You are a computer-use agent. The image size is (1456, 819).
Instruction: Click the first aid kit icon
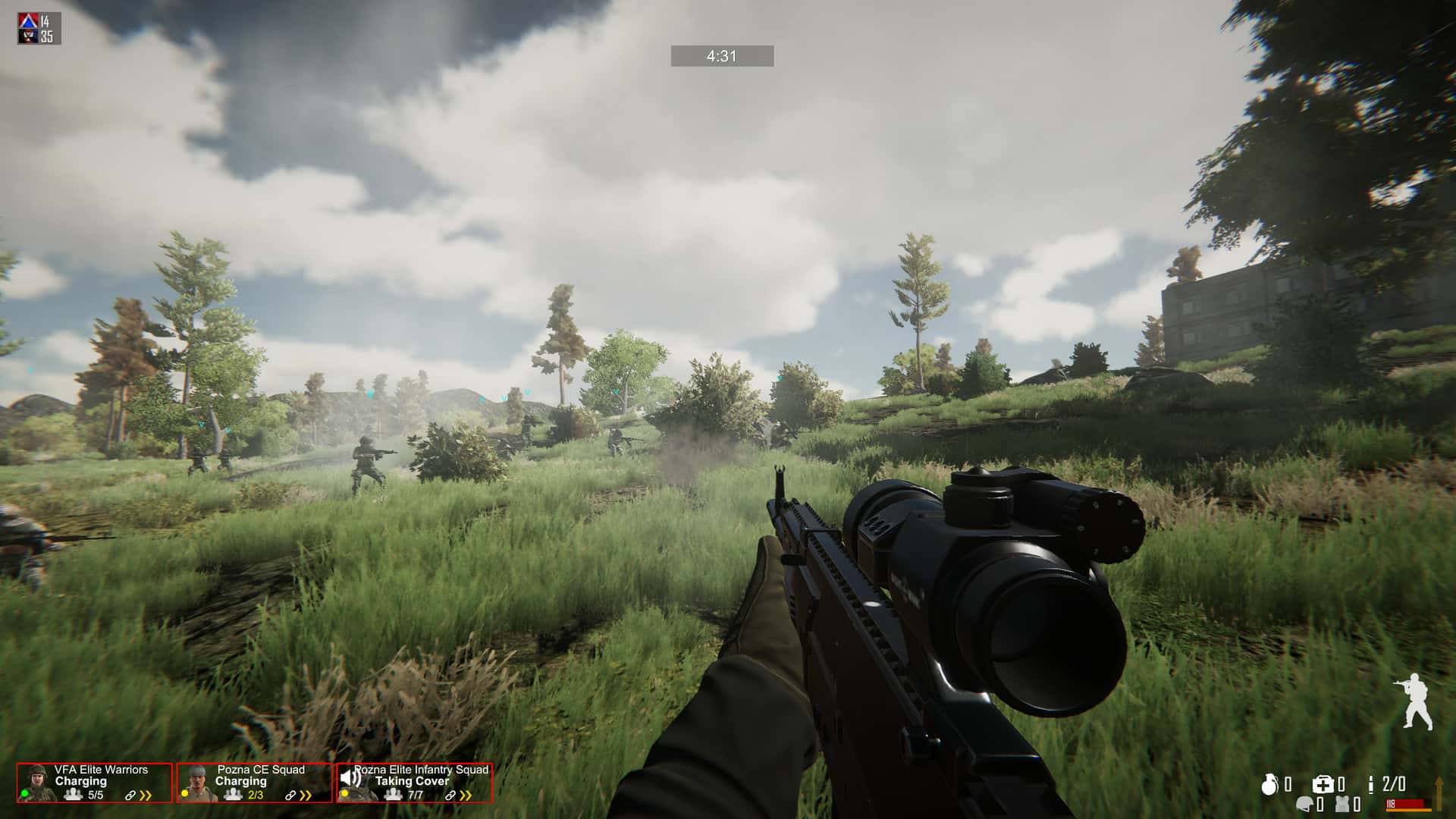(1324, 784)
